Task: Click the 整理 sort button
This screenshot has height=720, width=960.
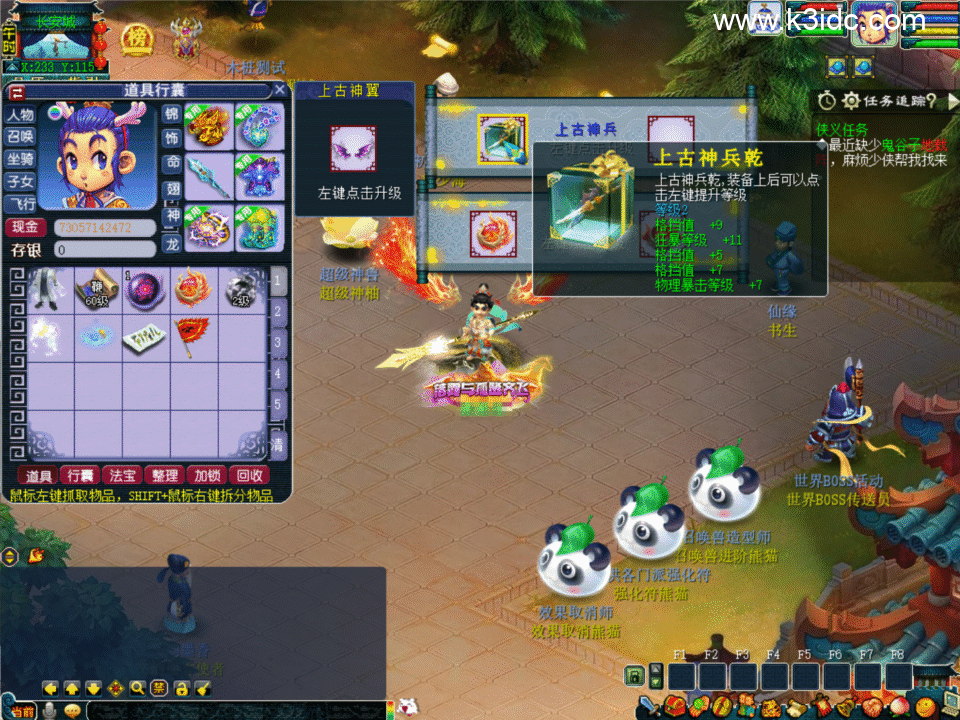Action: pyautogui.click(x=162, y=476)
